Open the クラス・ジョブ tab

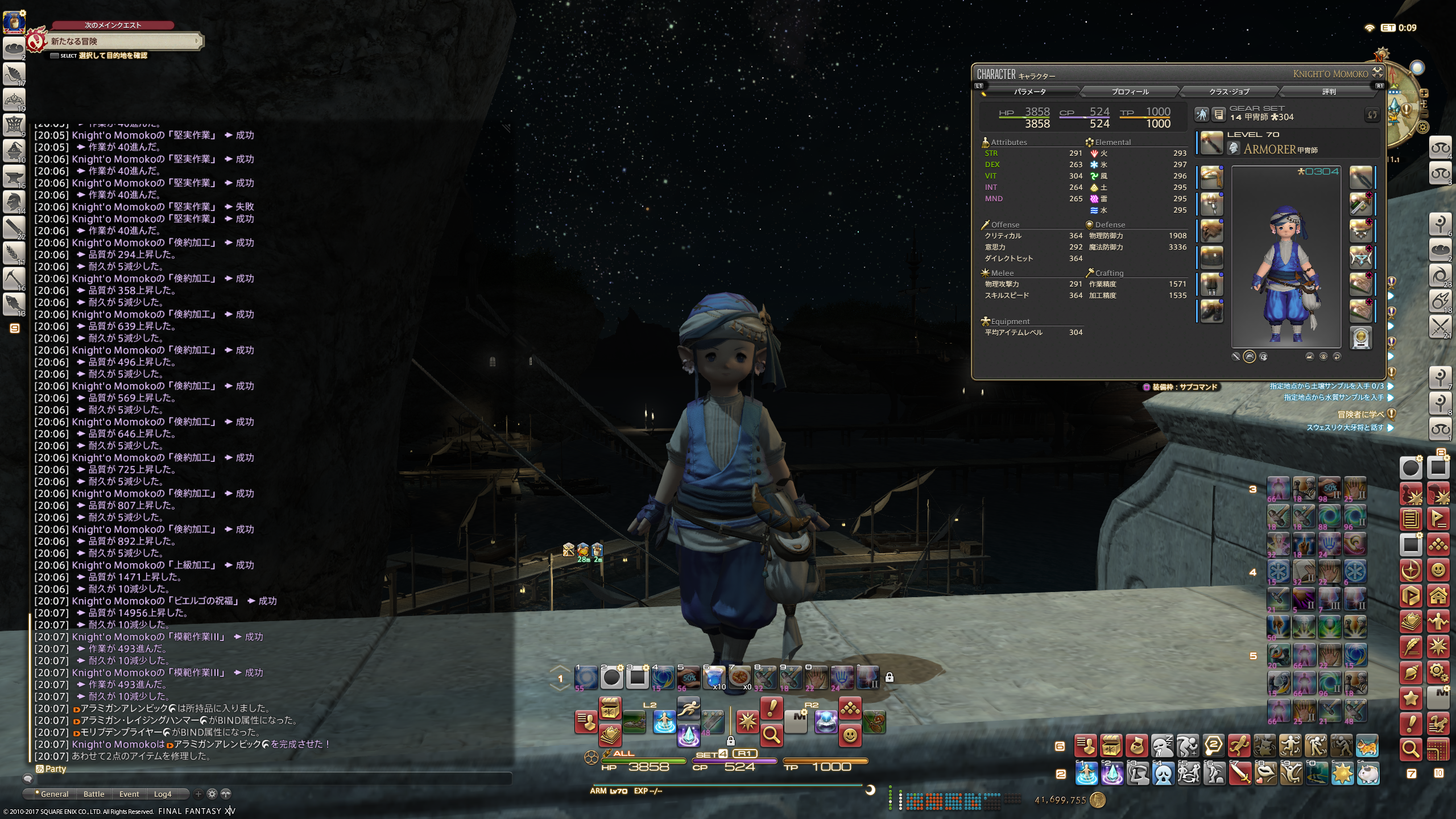click(1228, 92)
